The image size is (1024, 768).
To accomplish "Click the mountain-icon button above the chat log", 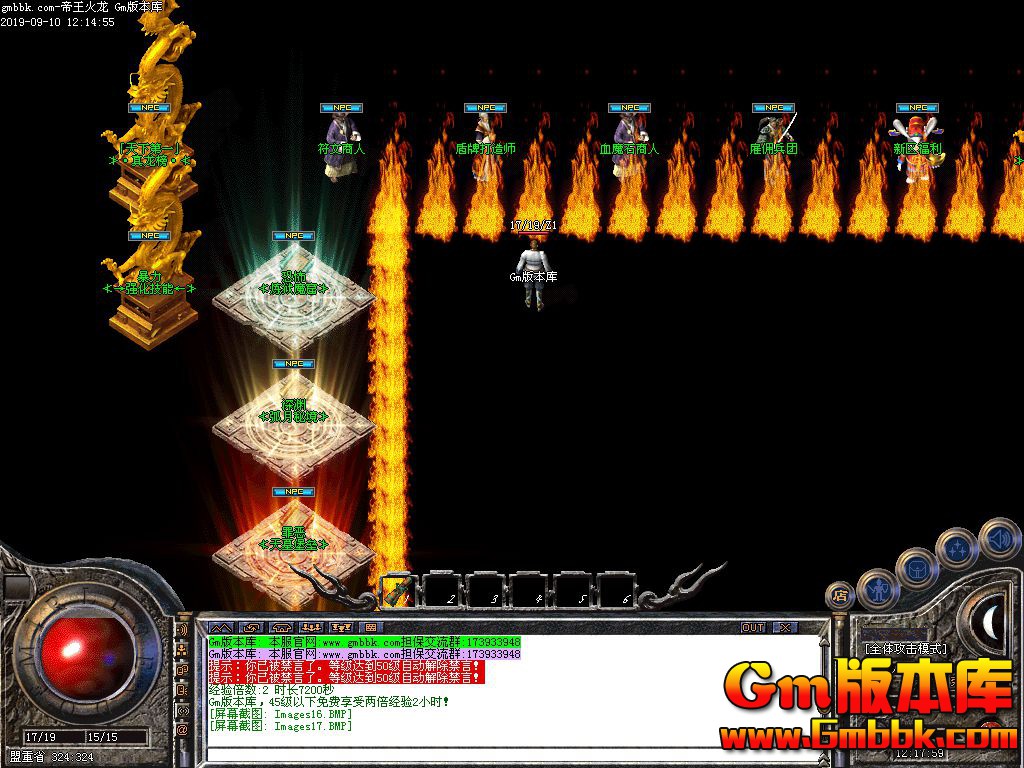I will [220, 627].
